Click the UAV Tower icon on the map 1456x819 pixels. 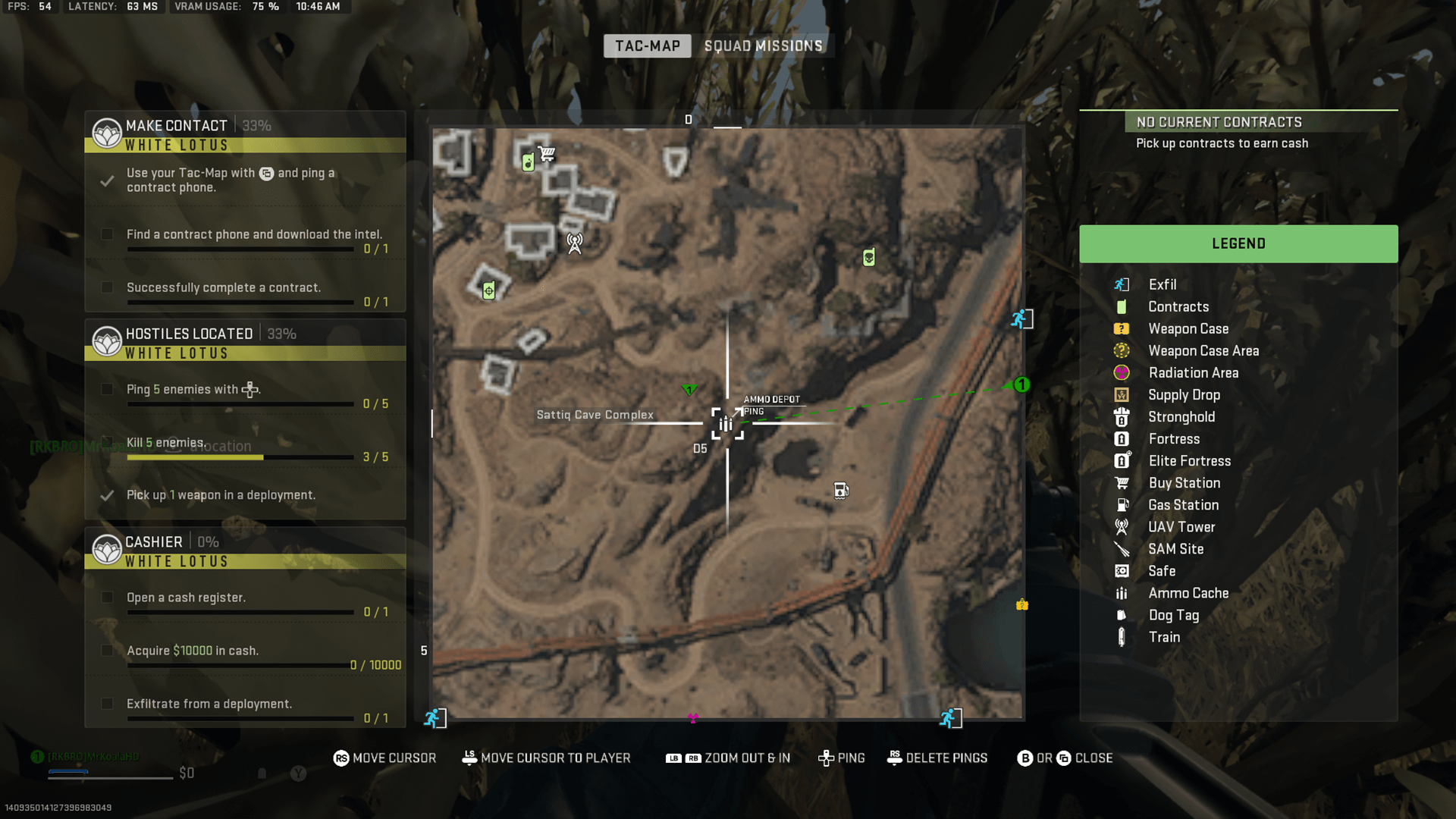(575, 243)
